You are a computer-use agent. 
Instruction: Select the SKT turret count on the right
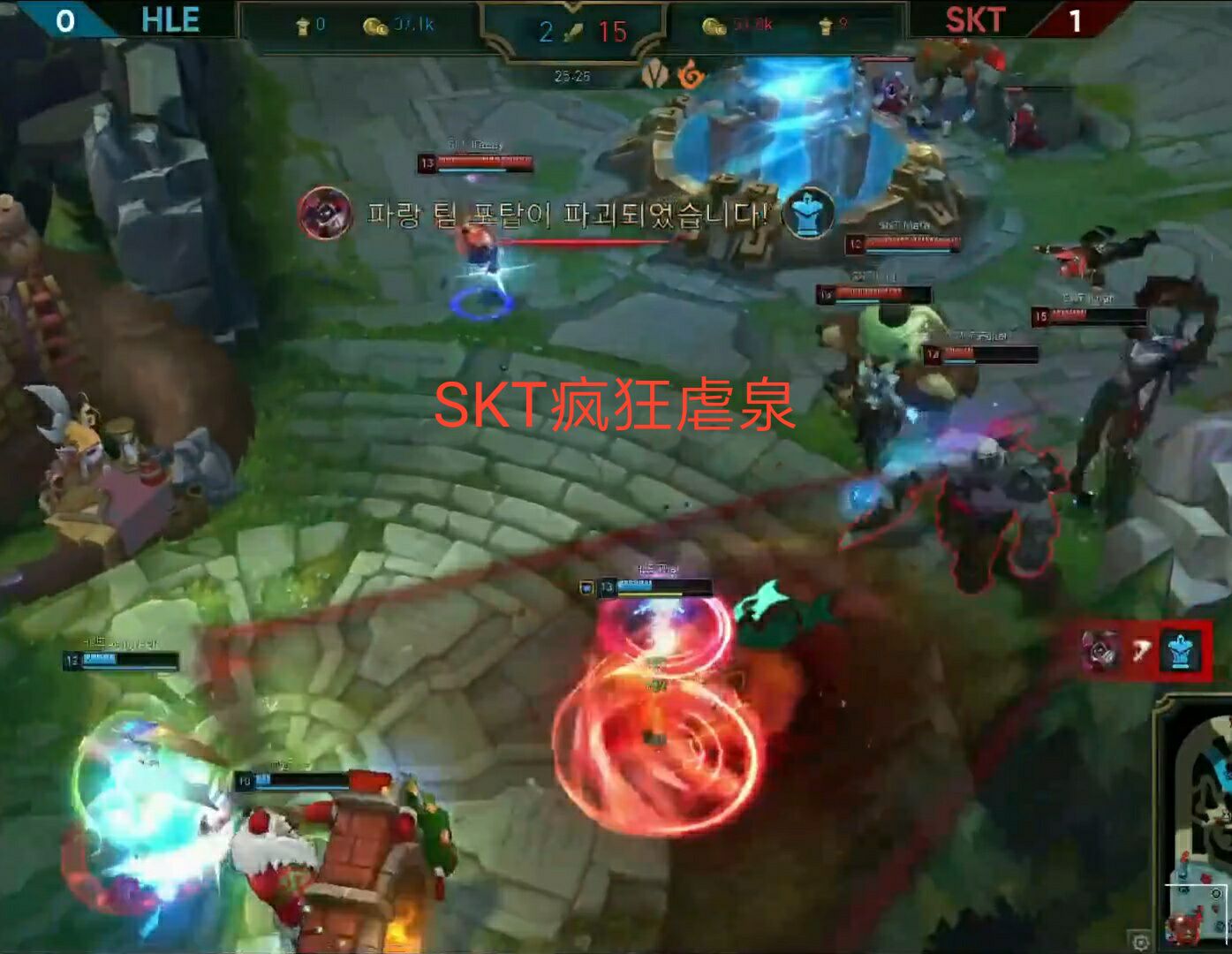pyautogui.click(x=824, y=24)
